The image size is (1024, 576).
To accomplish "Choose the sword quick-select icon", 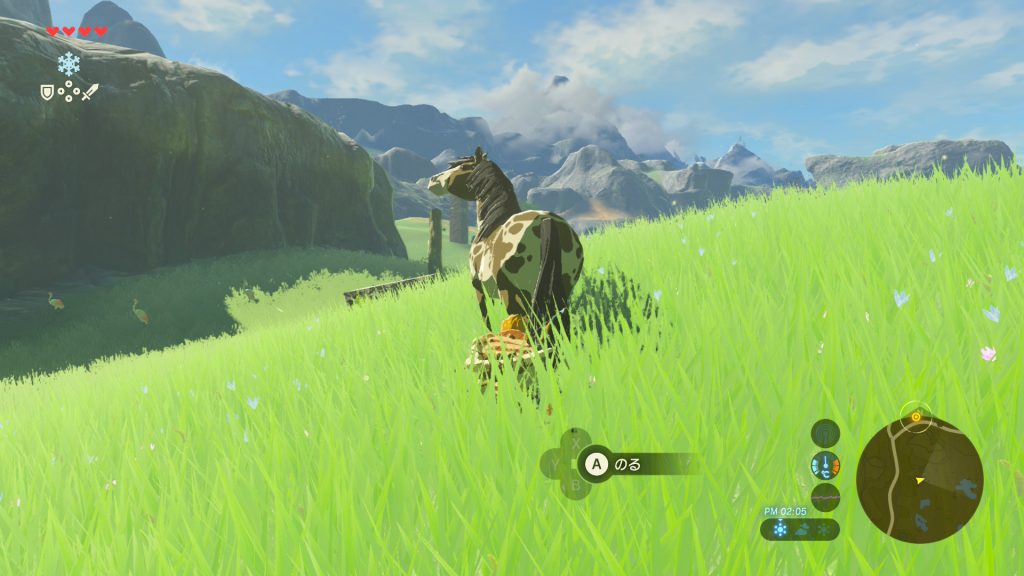I will [90, 92].
